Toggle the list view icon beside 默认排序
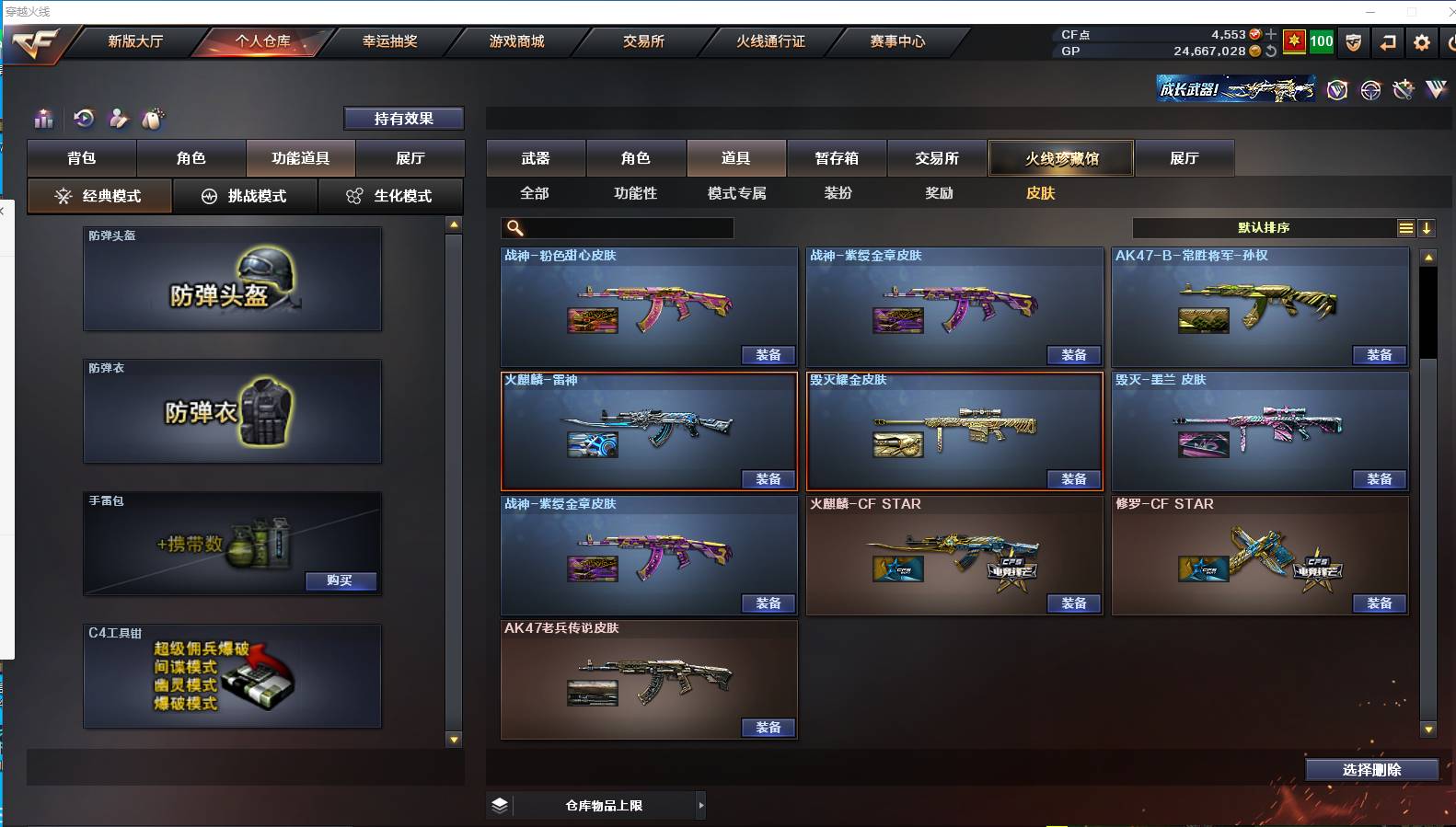The image size is (1456, 827). 1406,228
